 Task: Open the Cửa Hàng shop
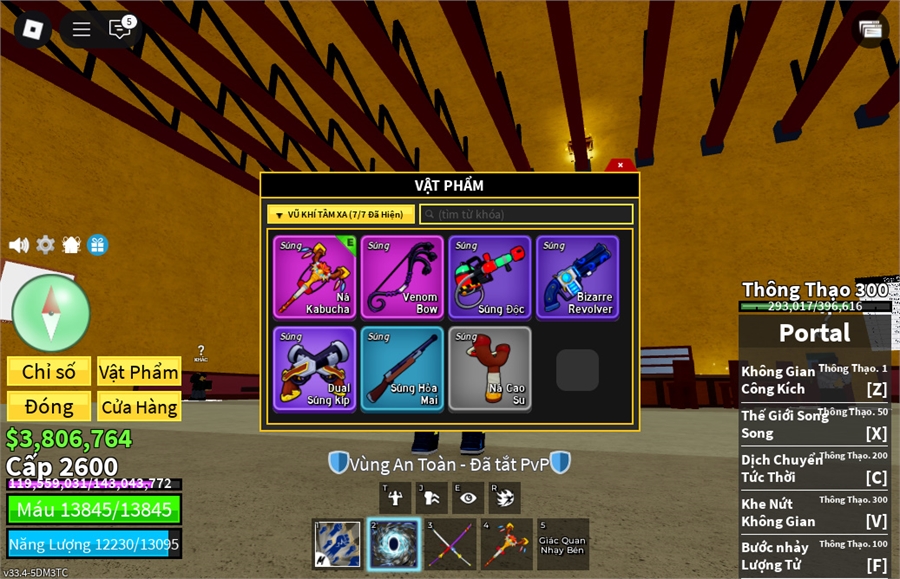[139, 407]
